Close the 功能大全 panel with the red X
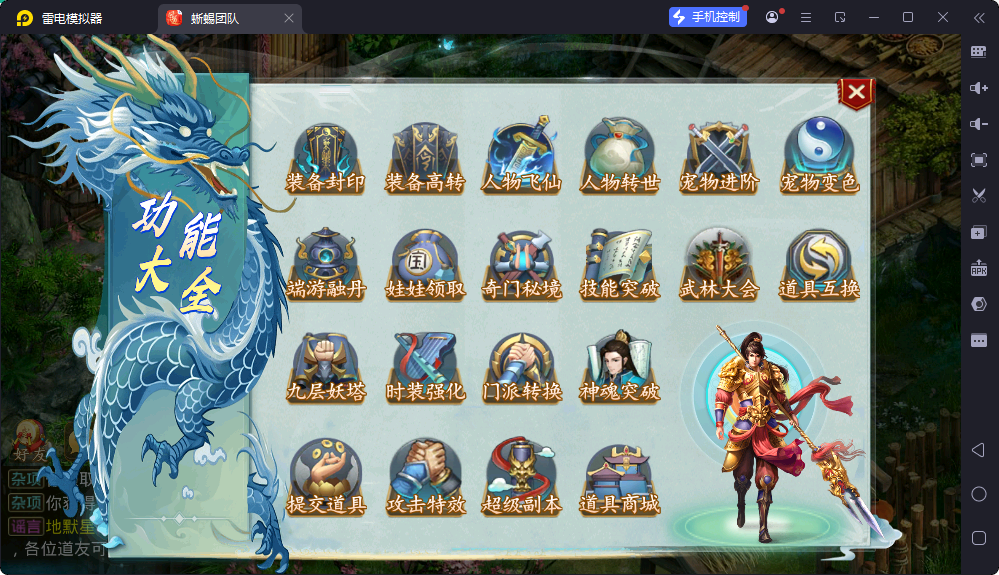The height and width of the screenshot is (575, 999). pyautogui.click(x=856, y=93)
